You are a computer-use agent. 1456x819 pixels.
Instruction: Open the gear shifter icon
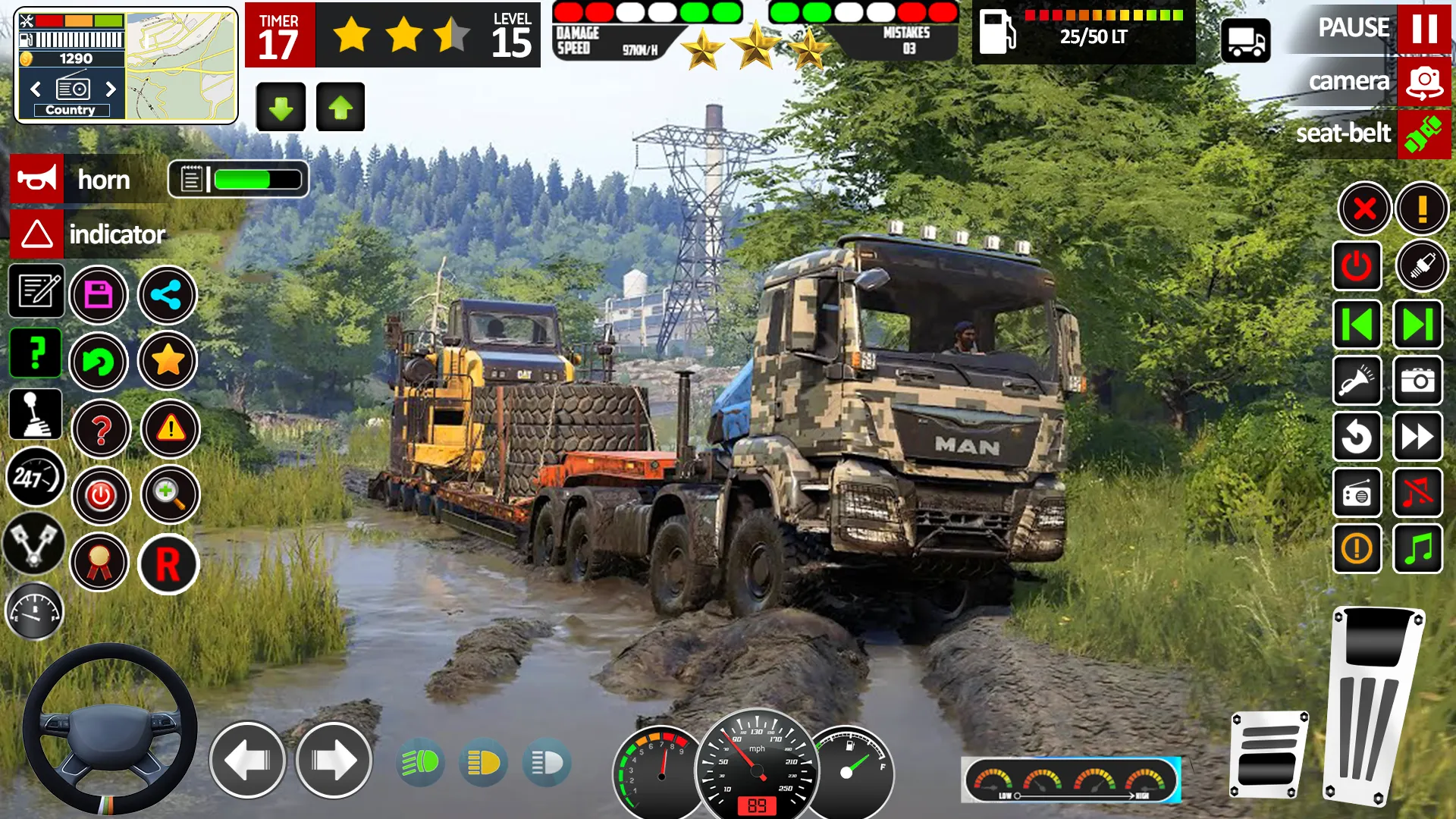(x=36, y=413)
